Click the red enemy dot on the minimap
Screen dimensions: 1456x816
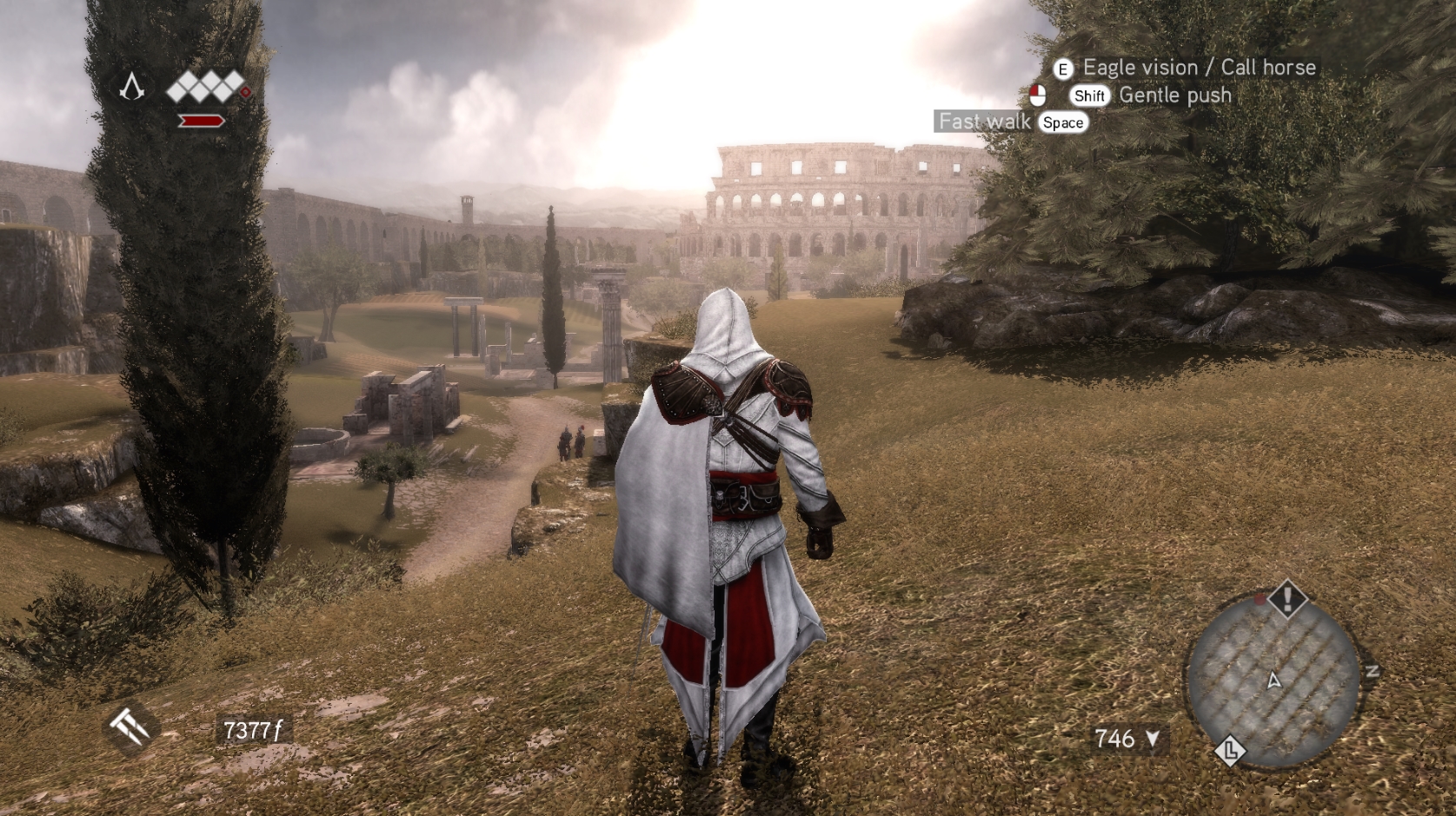[x=1260, y=600]
